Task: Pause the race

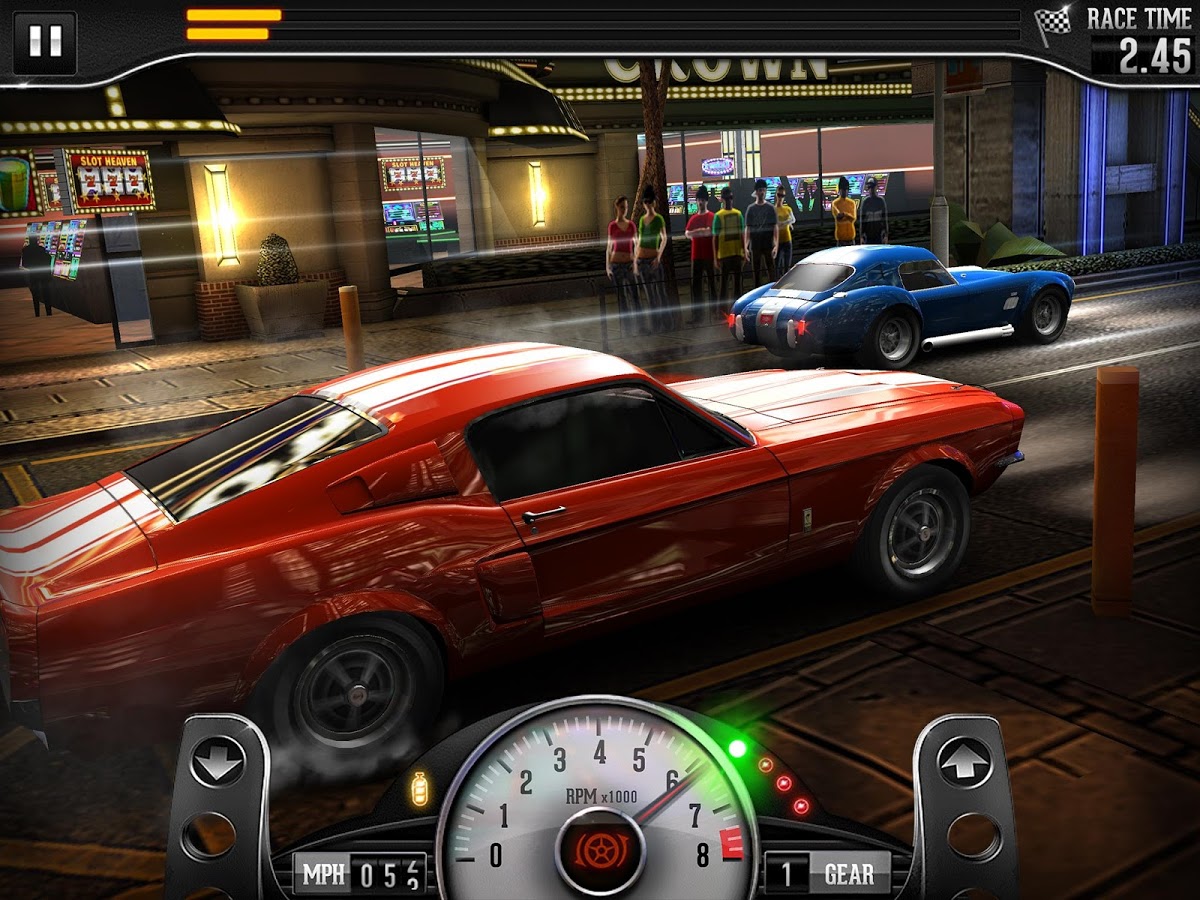Action: 45,42
